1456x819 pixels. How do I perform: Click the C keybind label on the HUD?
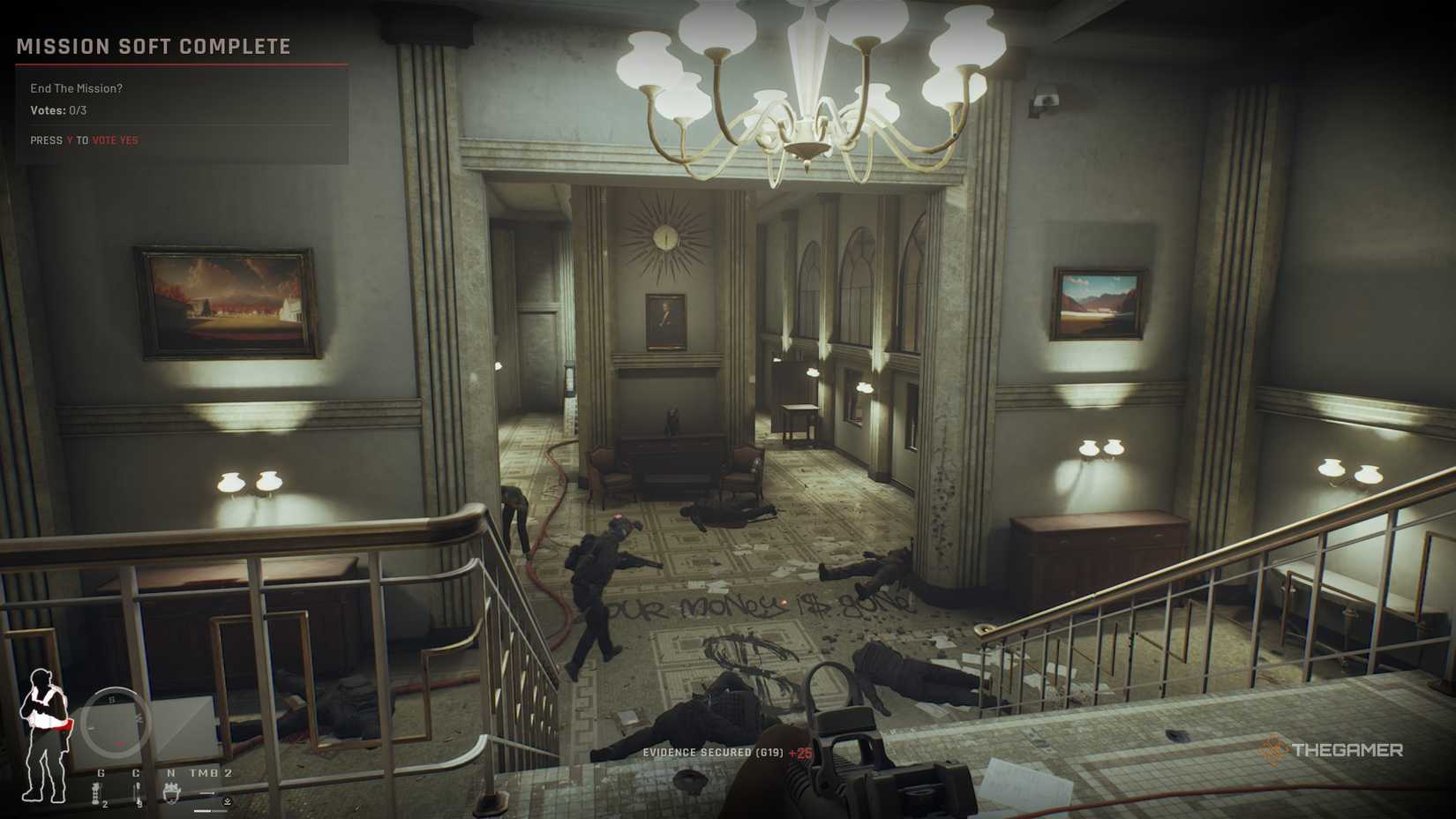pos(136,772)
